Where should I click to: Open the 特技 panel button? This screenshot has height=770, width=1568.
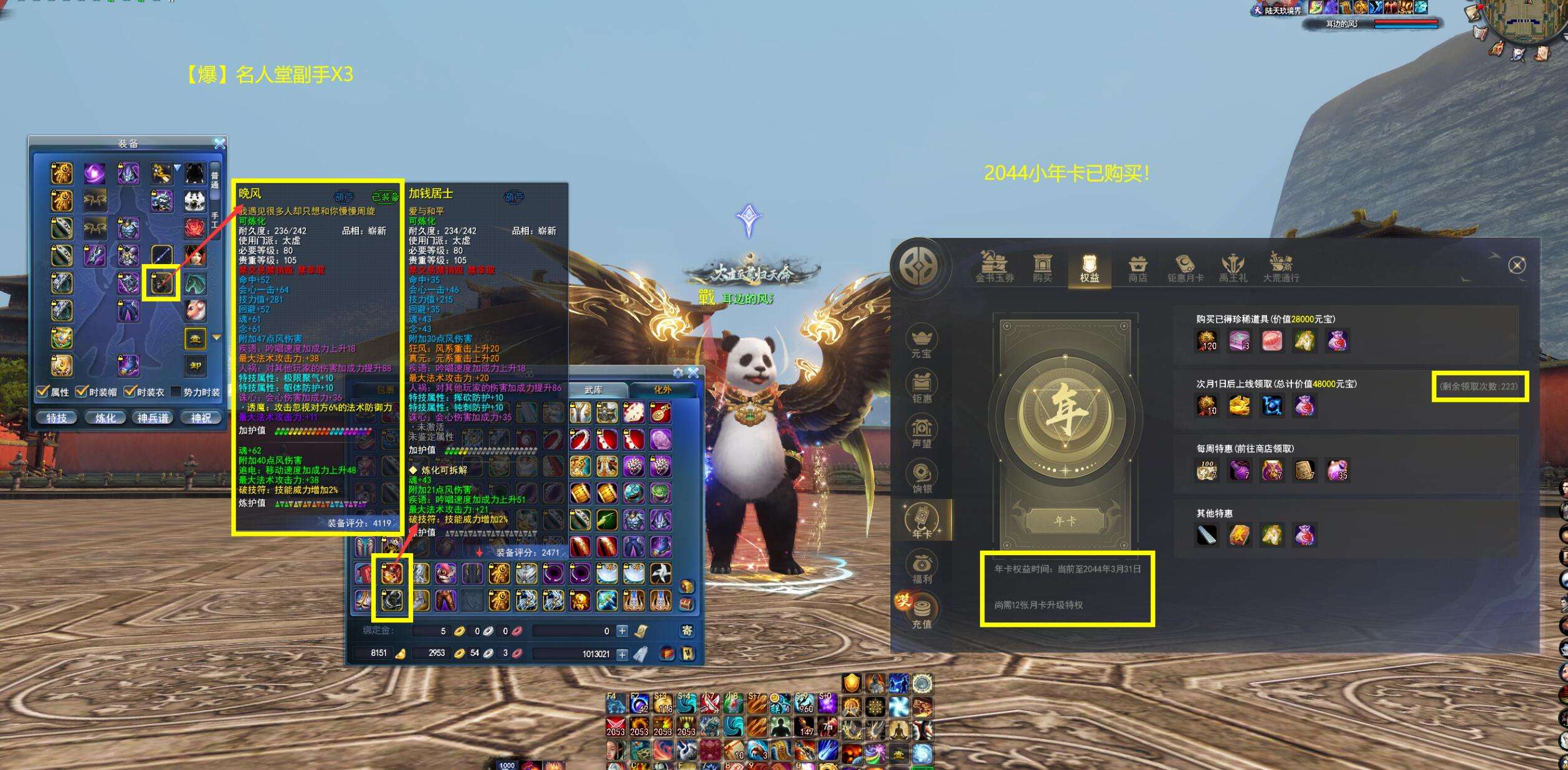(x=56, y=418)
